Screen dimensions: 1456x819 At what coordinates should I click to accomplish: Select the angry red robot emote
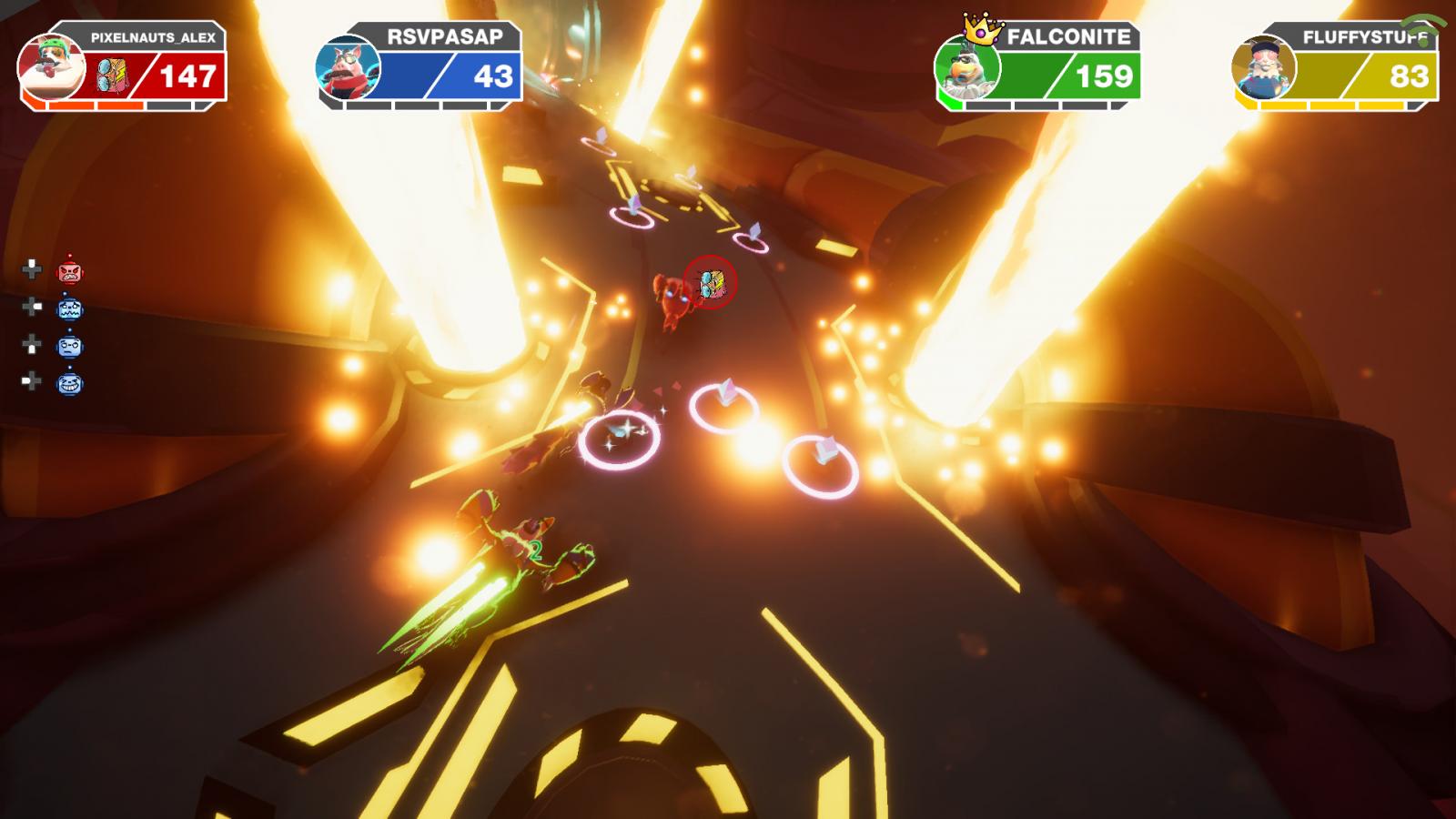70,271
